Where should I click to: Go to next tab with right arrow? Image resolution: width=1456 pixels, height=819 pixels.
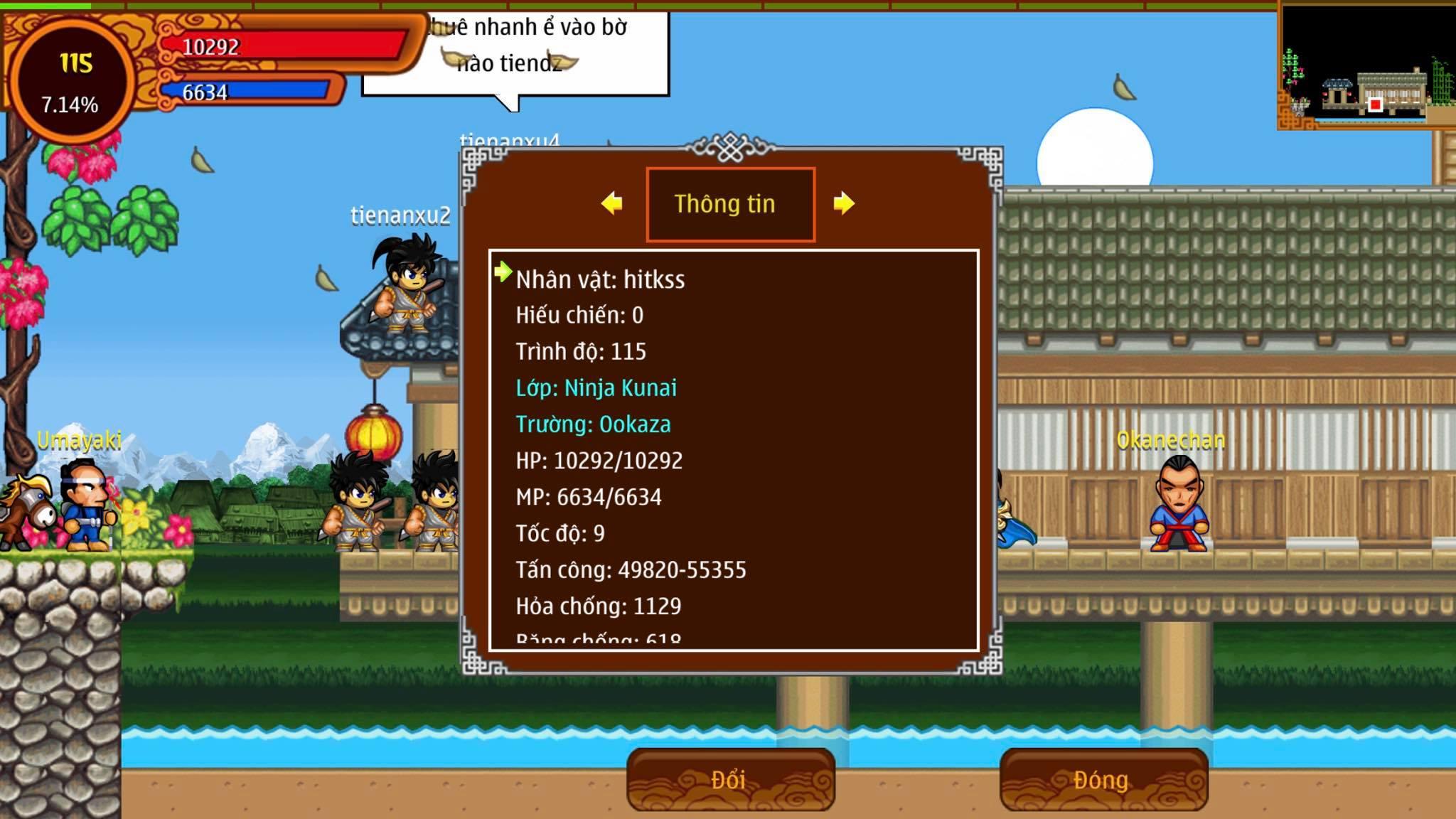coord(843,203)
